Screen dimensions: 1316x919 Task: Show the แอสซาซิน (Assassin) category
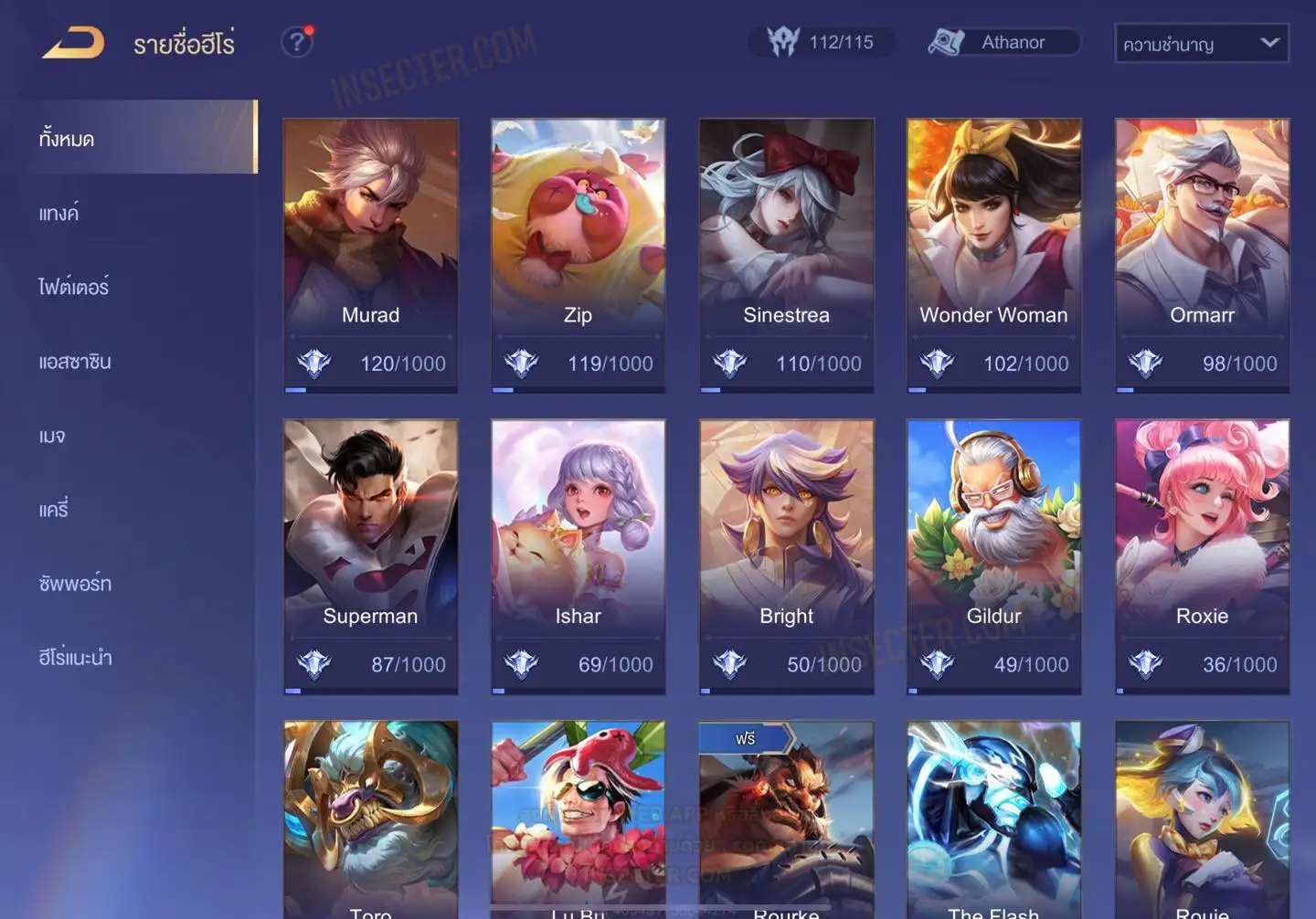[x=75, y=362]
